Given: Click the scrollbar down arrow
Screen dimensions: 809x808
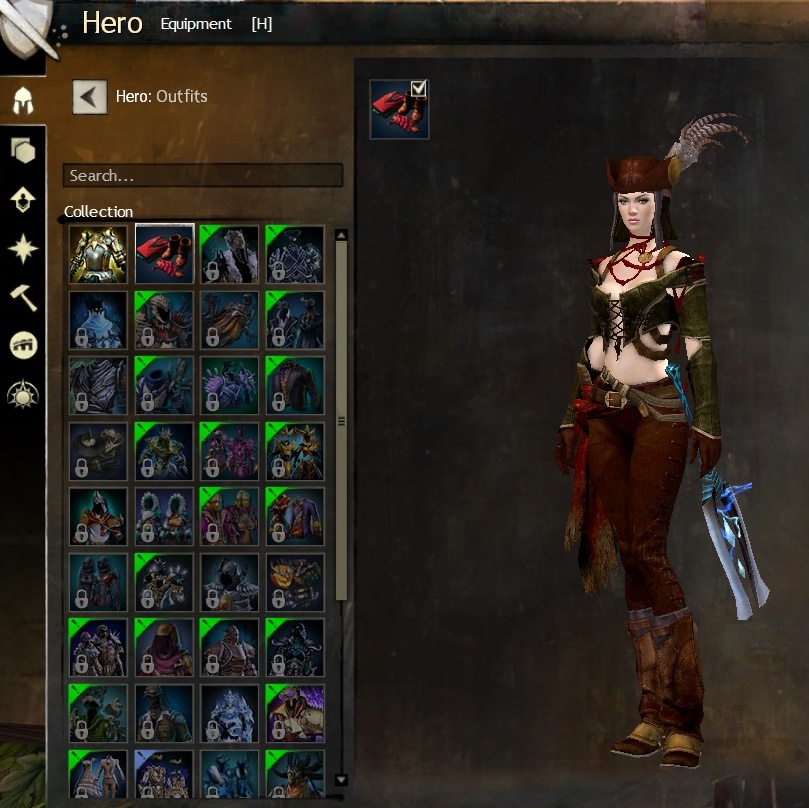Looking at the screenshot, I should 341,779.
